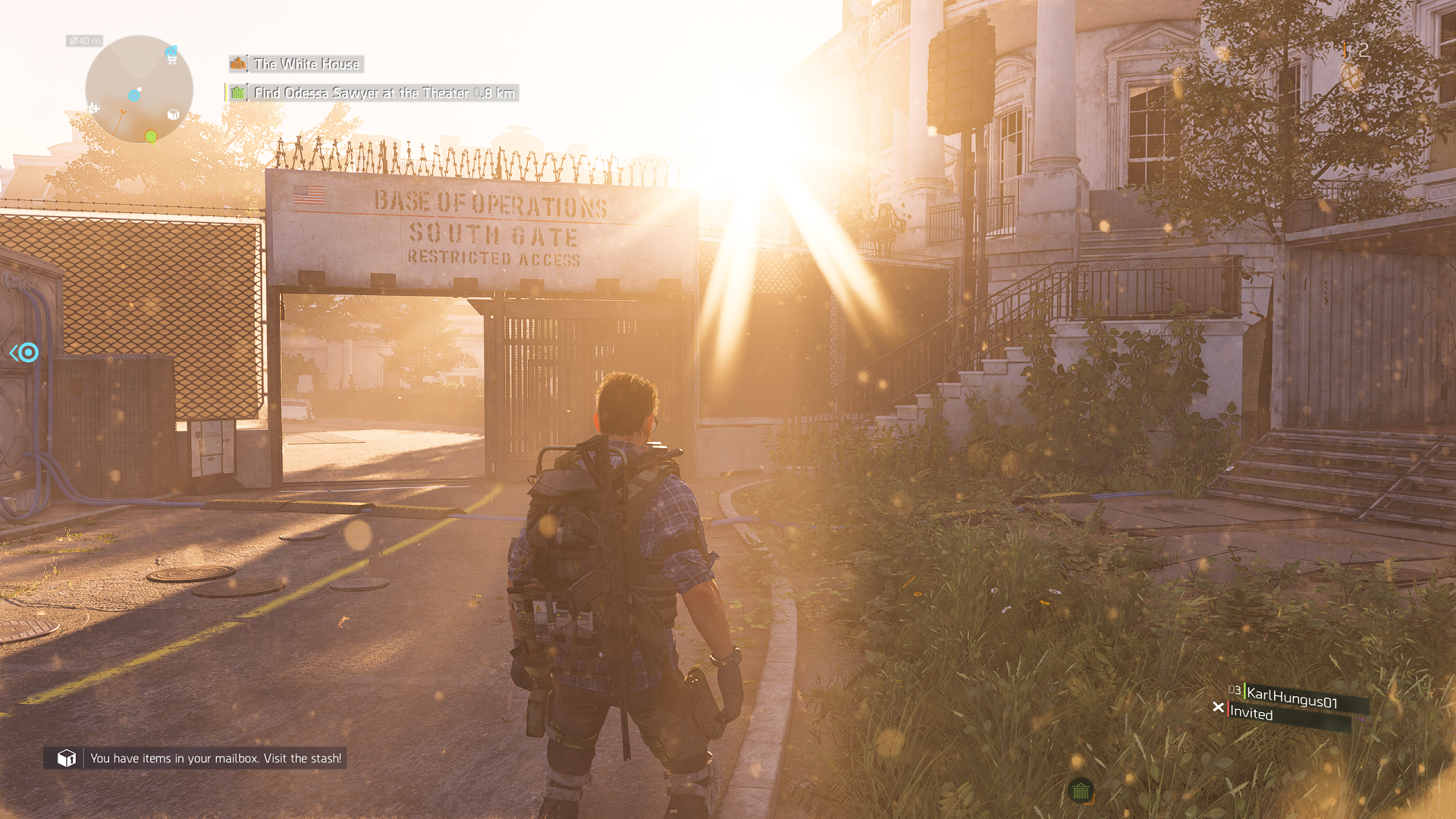Click the green mission marker on minimap
Screen dimensions: 1456x819
click(x=151, y=136)
